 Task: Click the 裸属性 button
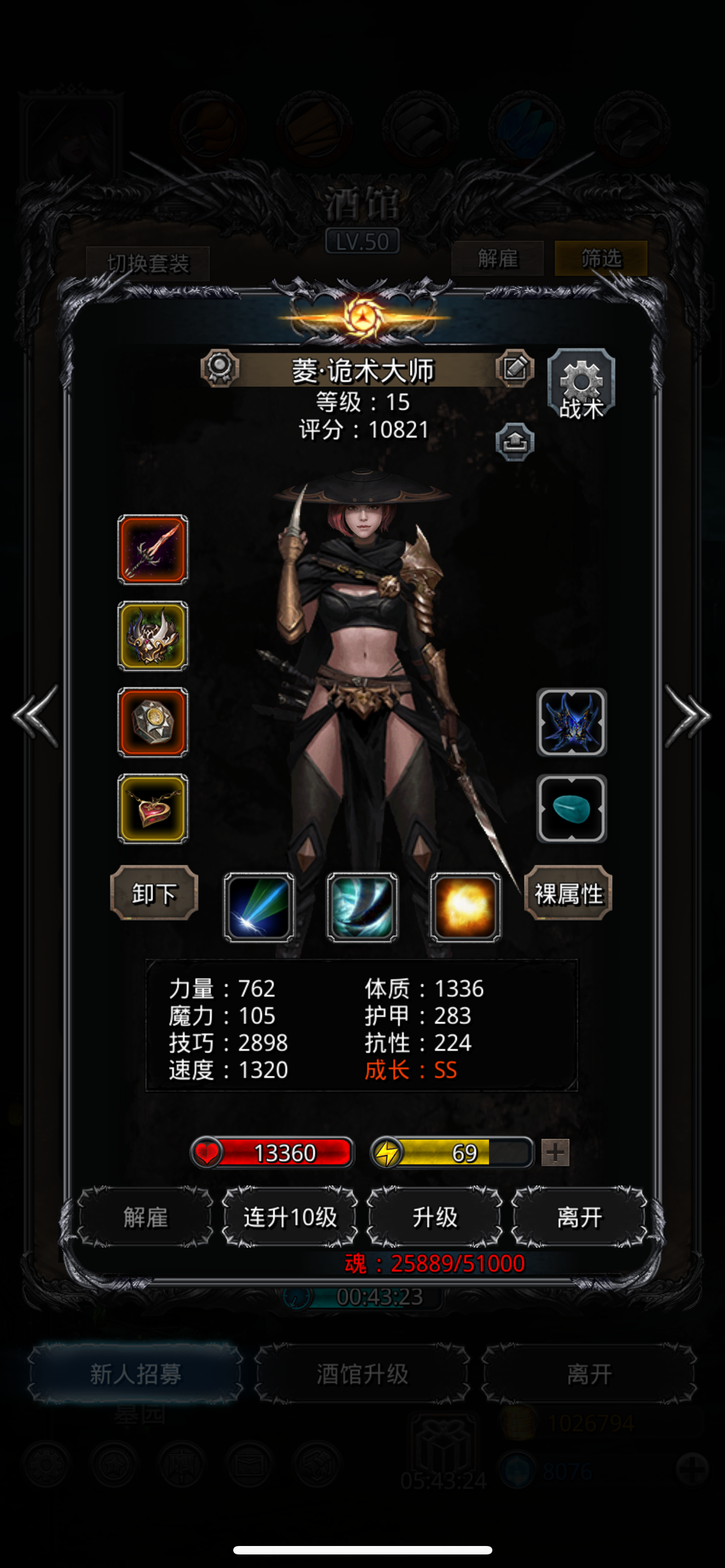click(567, 893)
